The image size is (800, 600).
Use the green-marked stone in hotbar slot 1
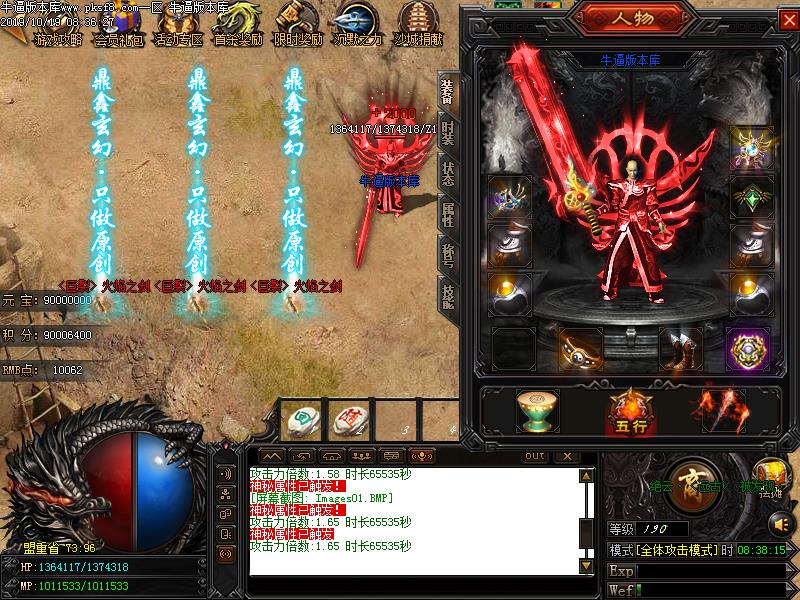click(299, 421)
